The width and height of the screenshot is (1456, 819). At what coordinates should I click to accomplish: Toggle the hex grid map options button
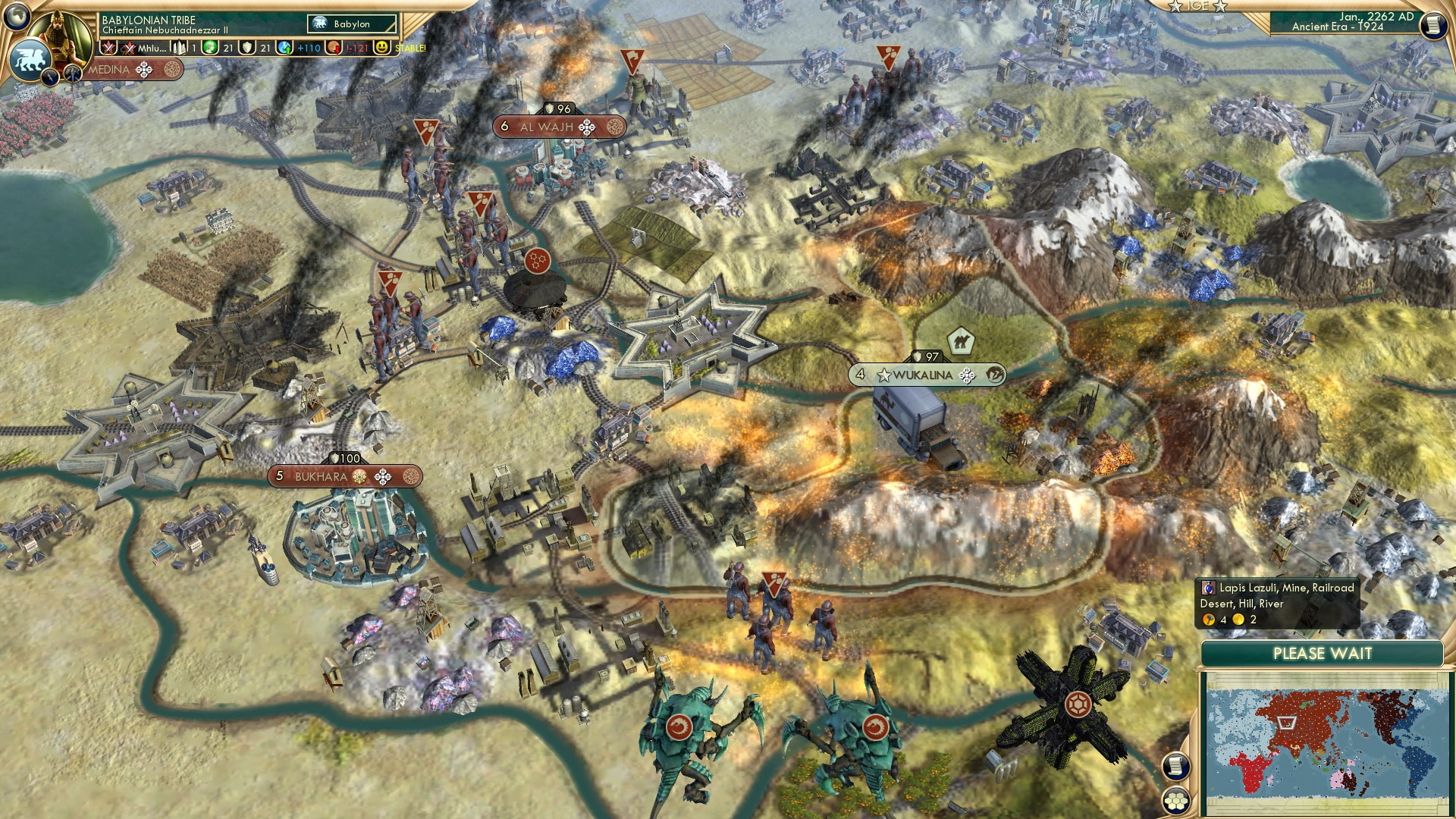pos(1175,800)
